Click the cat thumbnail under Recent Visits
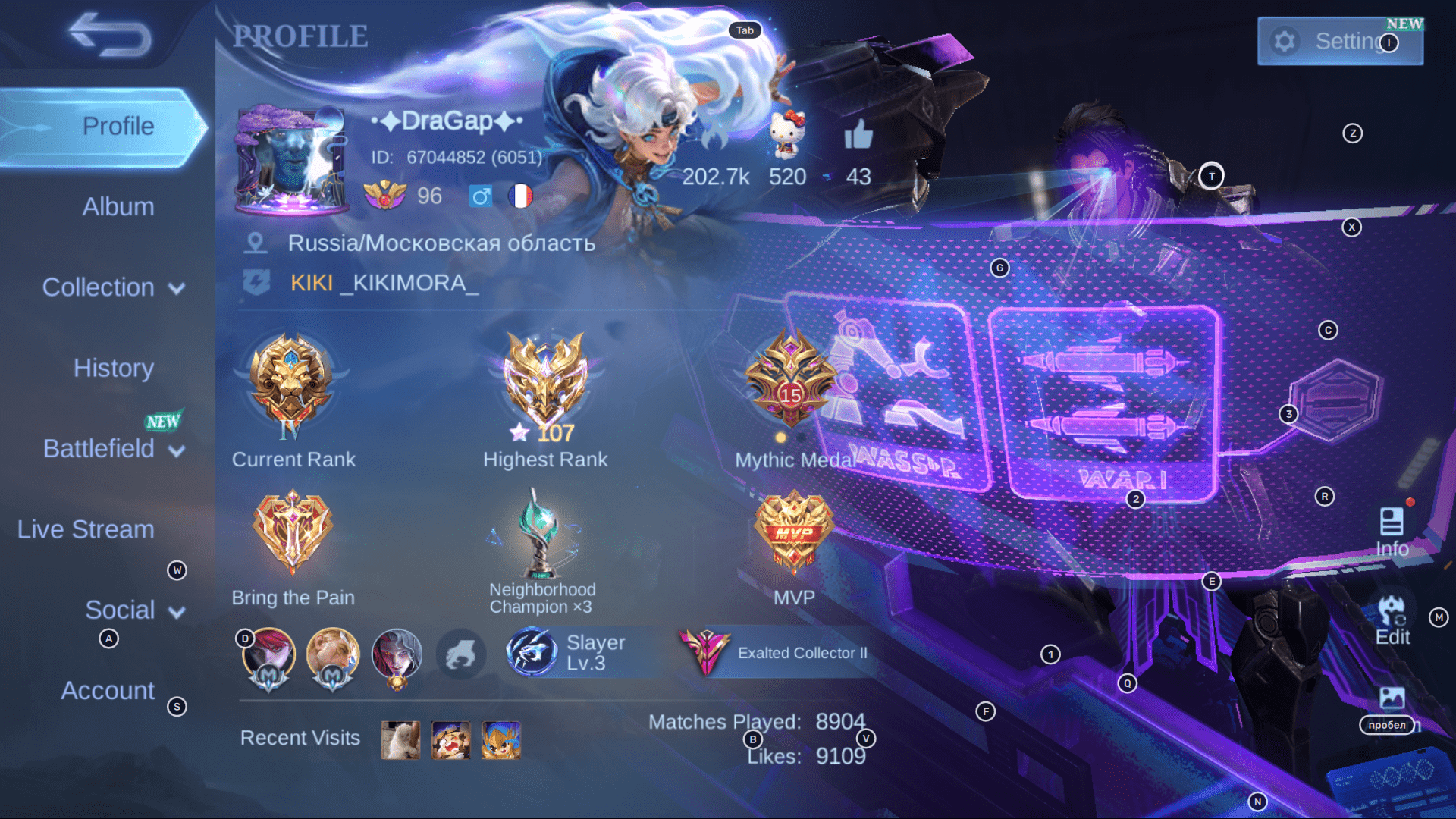 pos(401,741)
